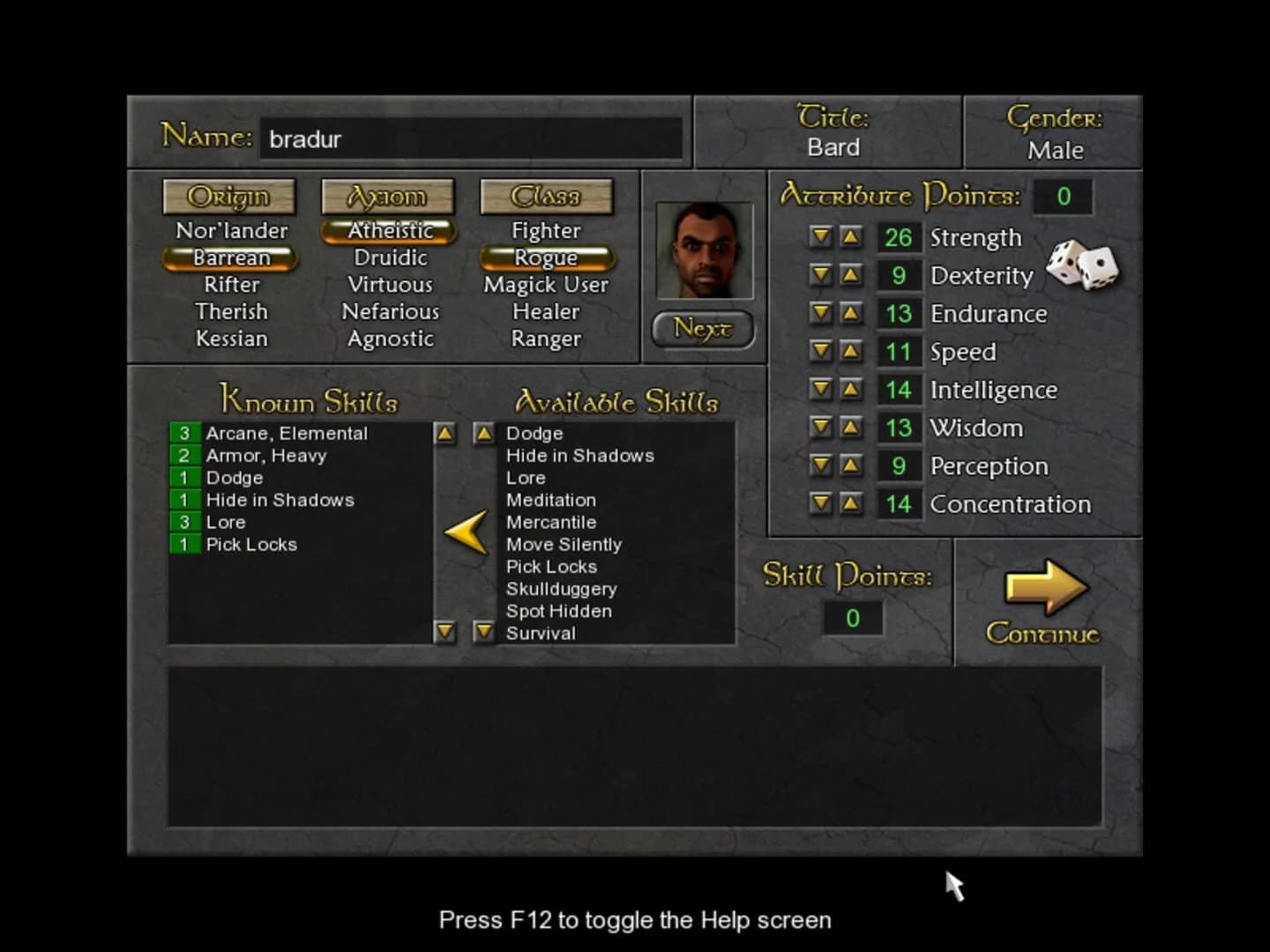The image size is (1270, 952).
Task: Increase Strength with its up arrow
Action: 851,237
